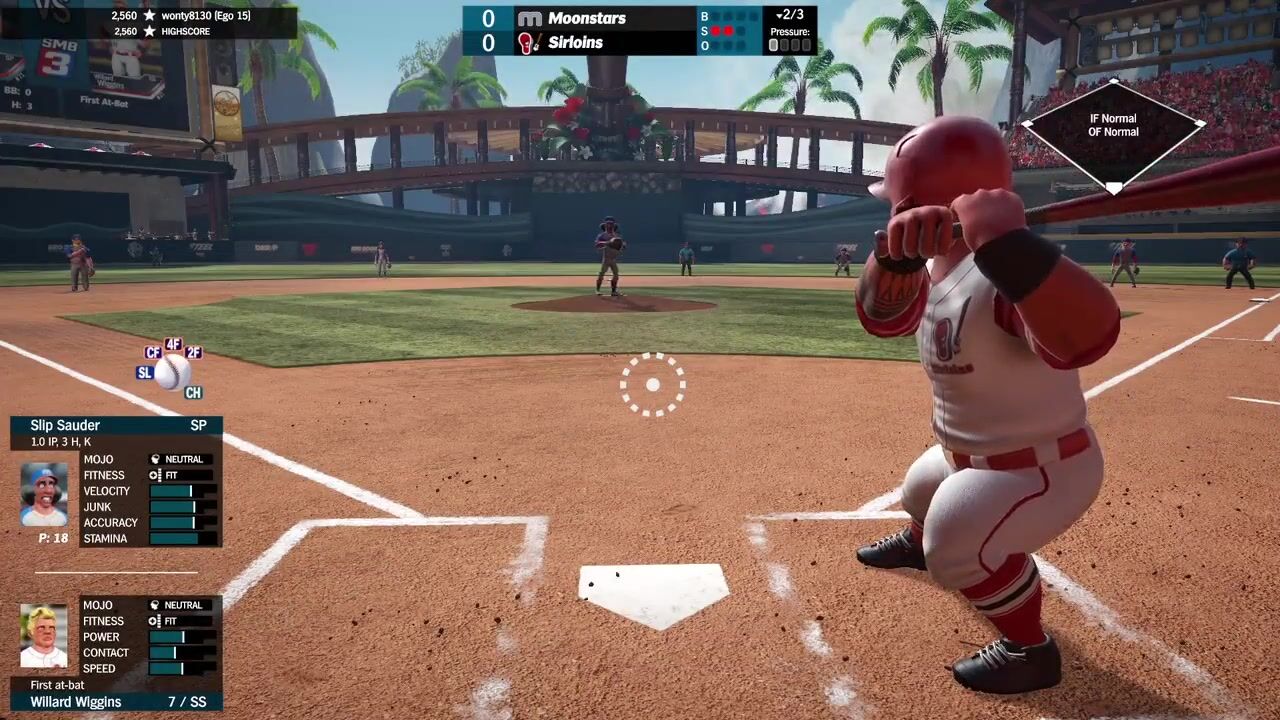Select the Moonstars team logo on scoreboard

(529, 18)
